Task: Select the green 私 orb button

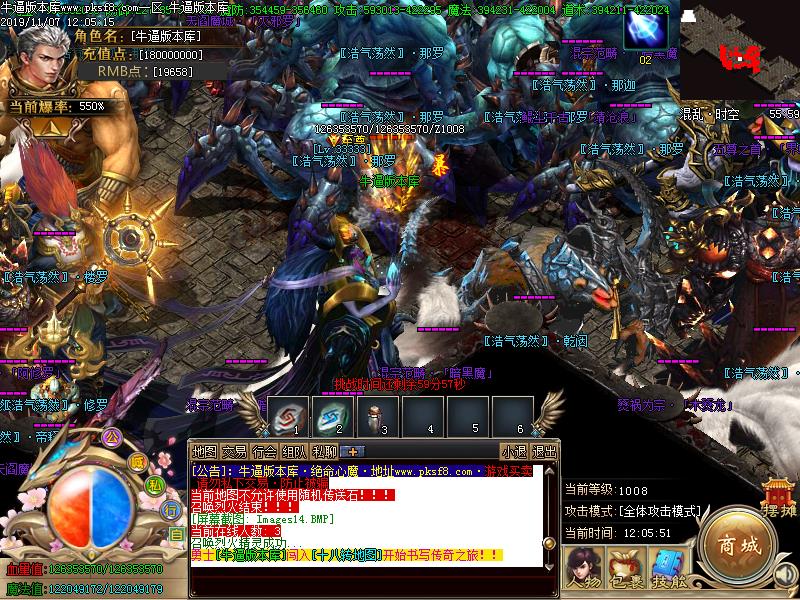Action: (156, 484)
